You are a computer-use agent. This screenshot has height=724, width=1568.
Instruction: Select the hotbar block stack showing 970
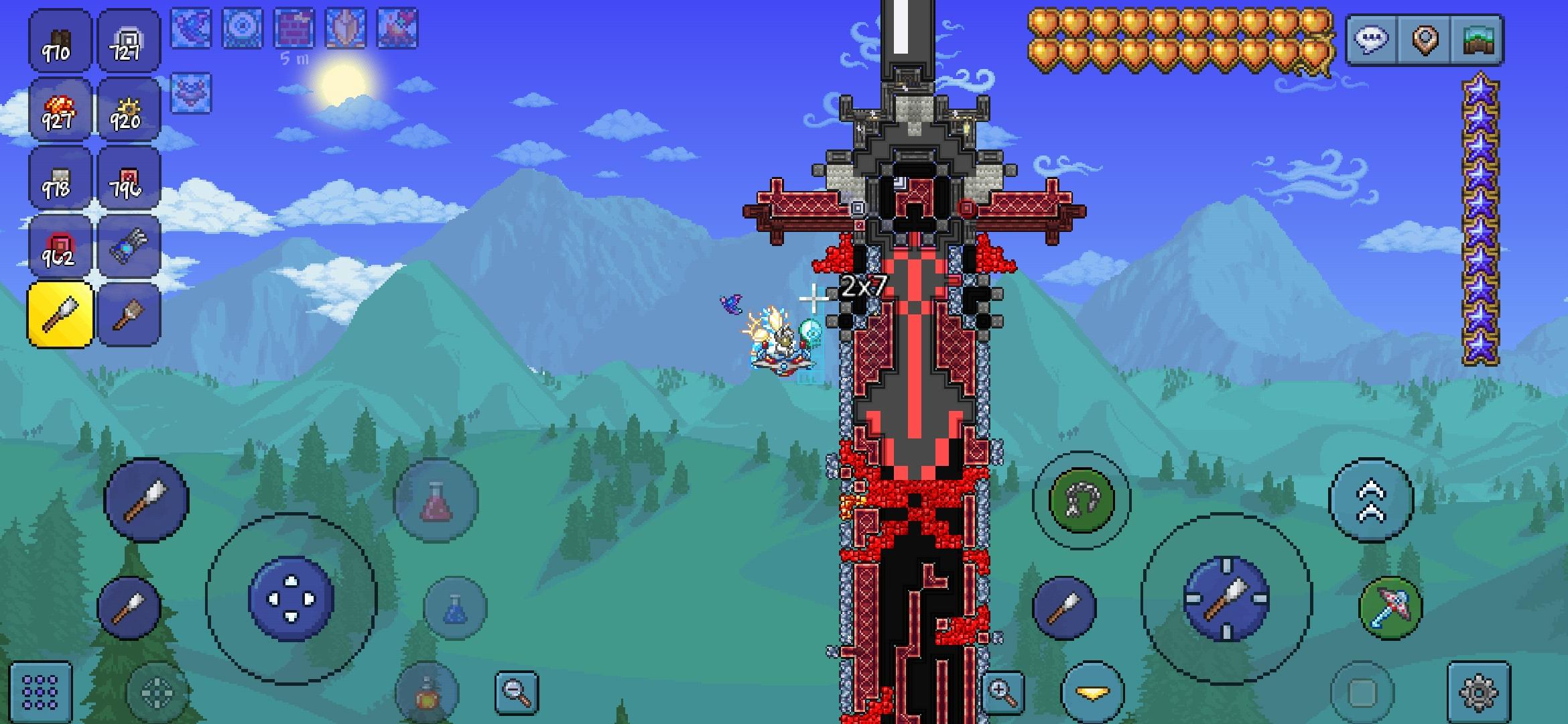[59, 42]
